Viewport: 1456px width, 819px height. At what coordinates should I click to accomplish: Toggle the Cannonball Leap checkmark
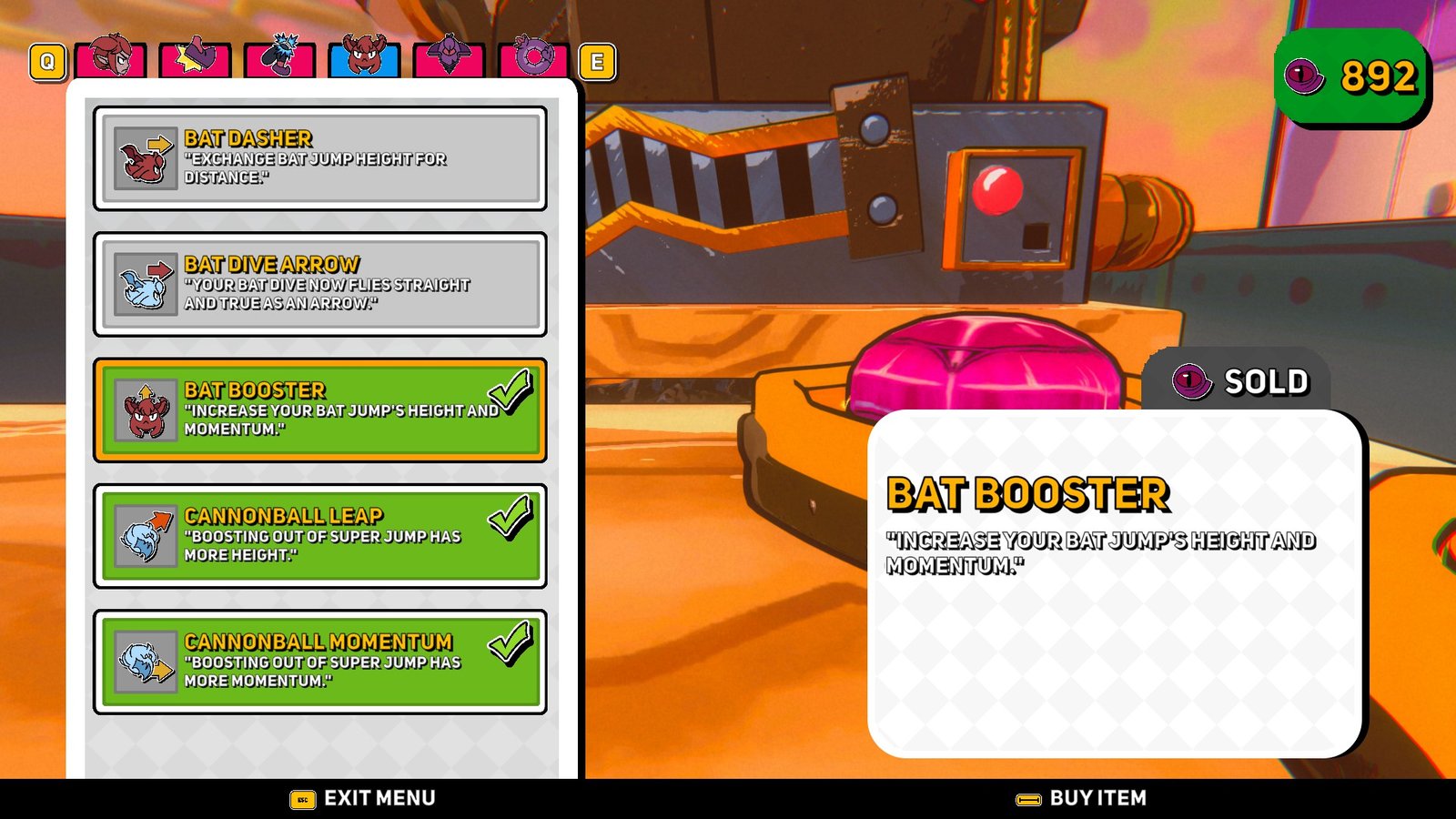(x=510, y=520)
